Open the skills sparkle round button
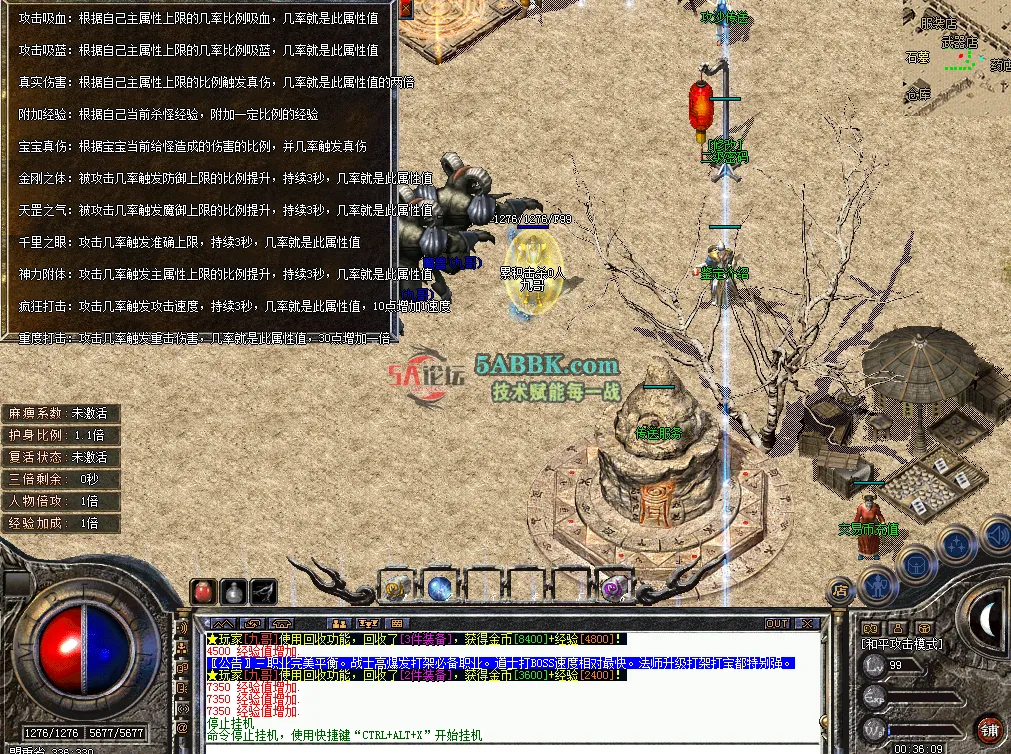 click(x=957, y=546)
